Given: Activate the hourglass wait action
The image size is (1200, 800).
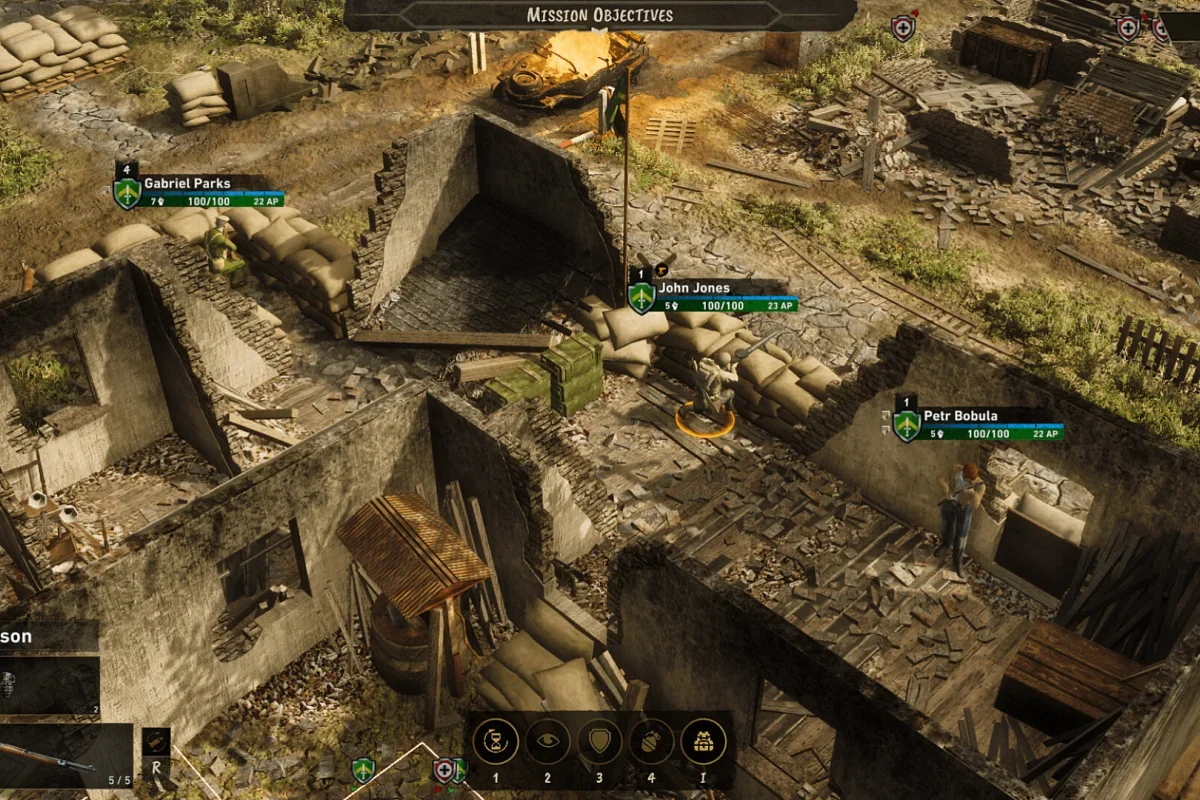Looking at the screenshot, I should tap(495, 742).
